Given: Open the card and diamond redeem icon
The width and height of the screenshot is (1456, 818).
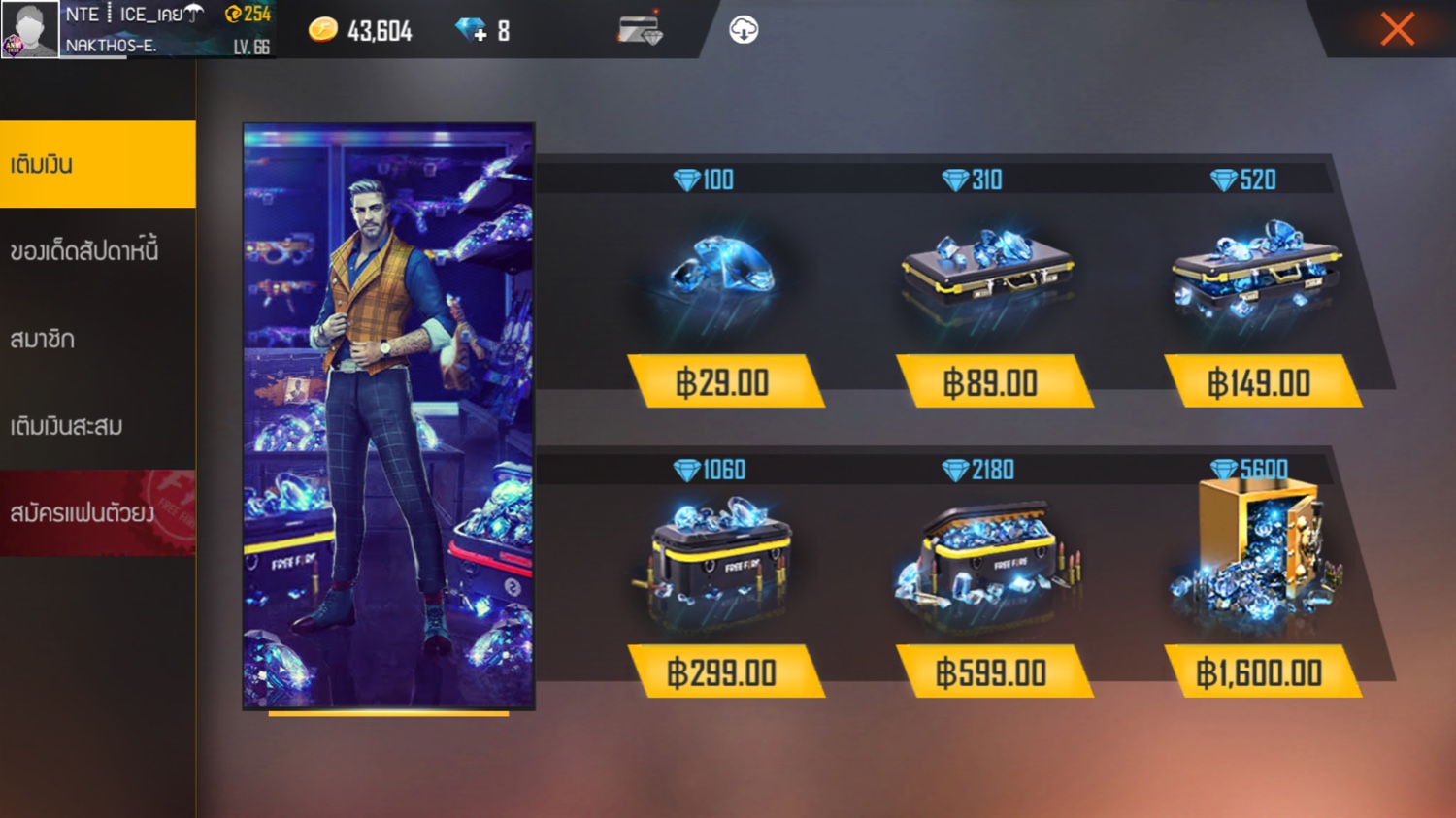Looking at the screenshot, I should point(641,30).
